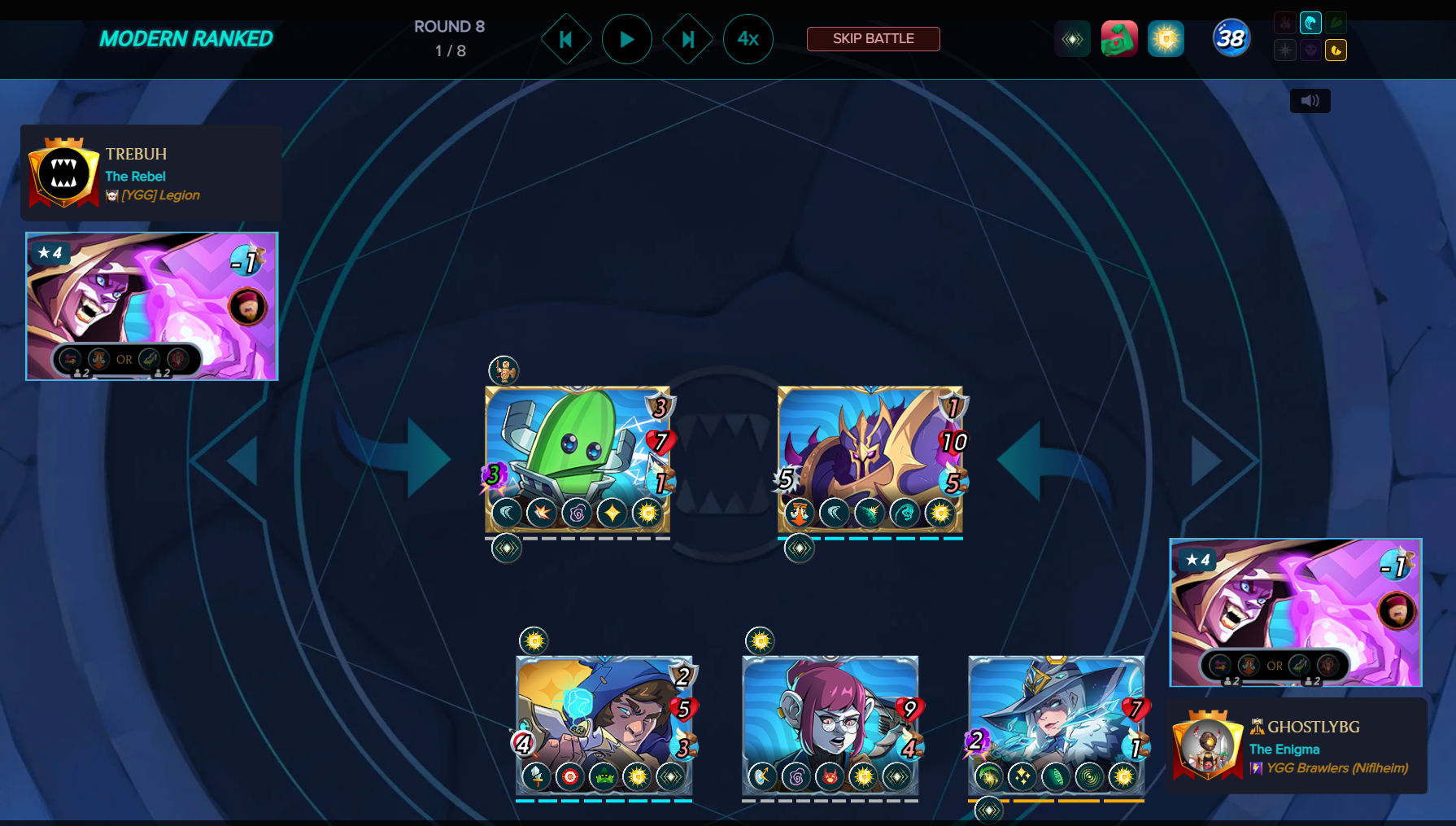1456x826 pixels.
Task: Open TREBUH's player profile panel
Action: [x=151, y=173]
